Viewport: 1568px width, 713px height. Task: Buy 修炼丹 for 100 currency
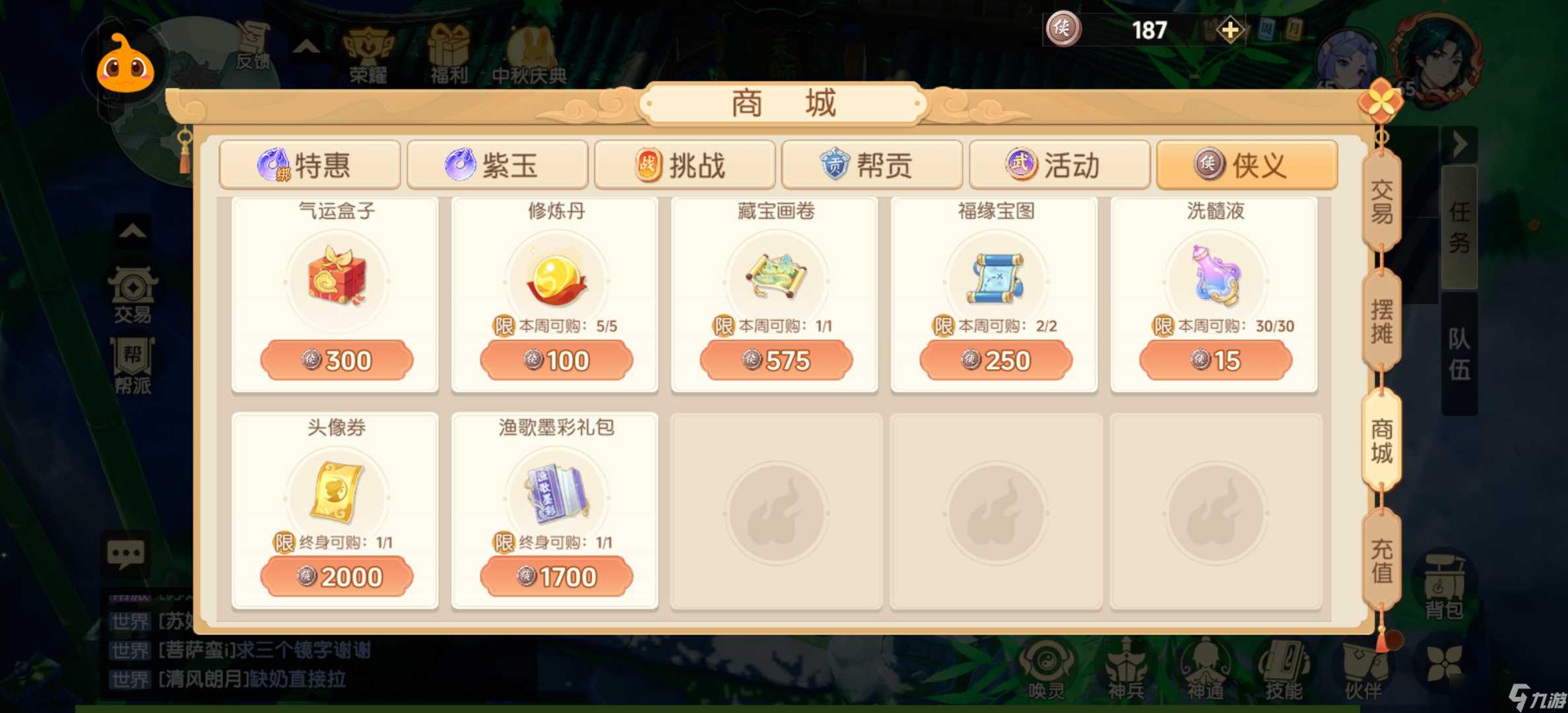tap(556, 360)
